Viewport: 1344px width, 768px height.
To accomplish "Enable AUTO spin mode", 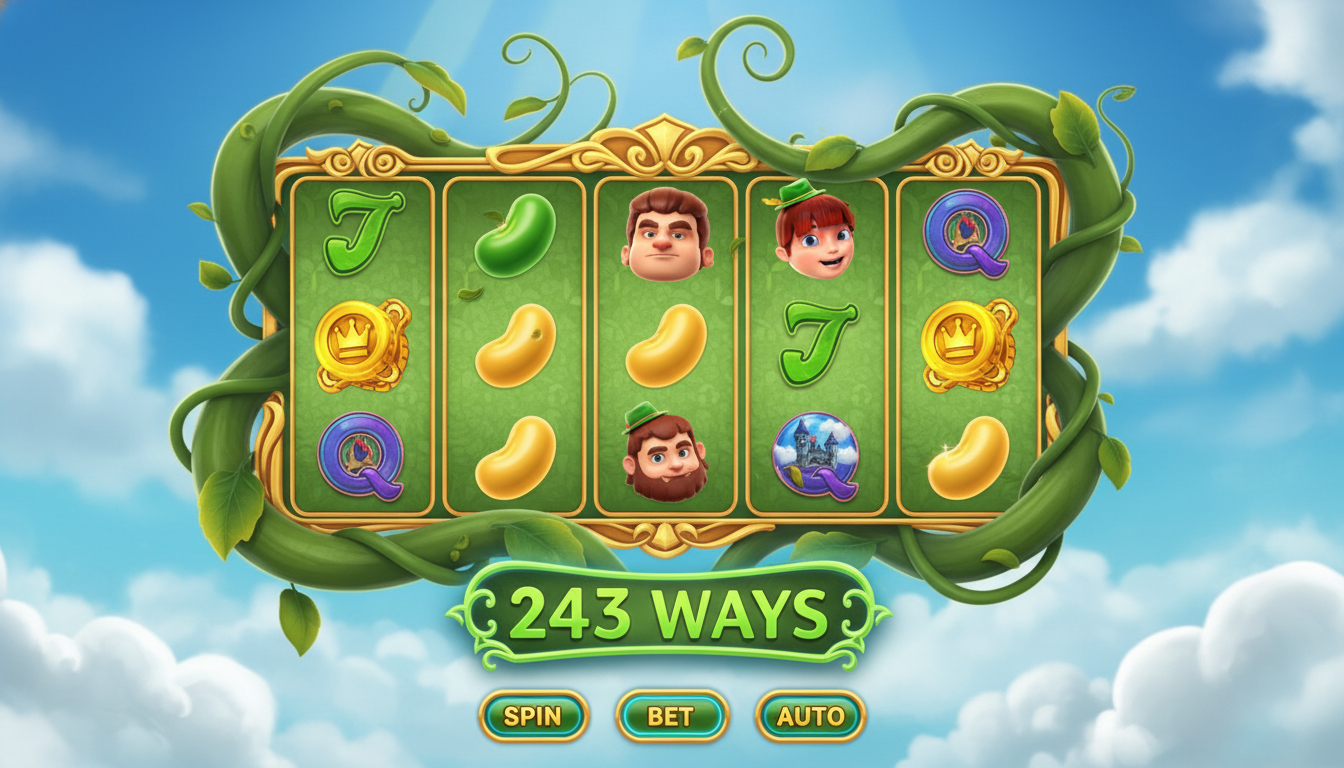I will 810,716.
